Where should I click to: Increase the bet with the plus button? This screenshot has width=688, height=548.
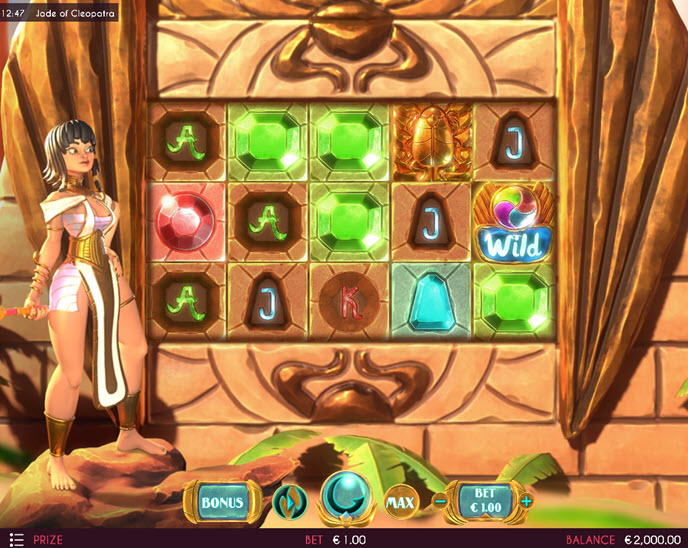(x=527, y=500)
